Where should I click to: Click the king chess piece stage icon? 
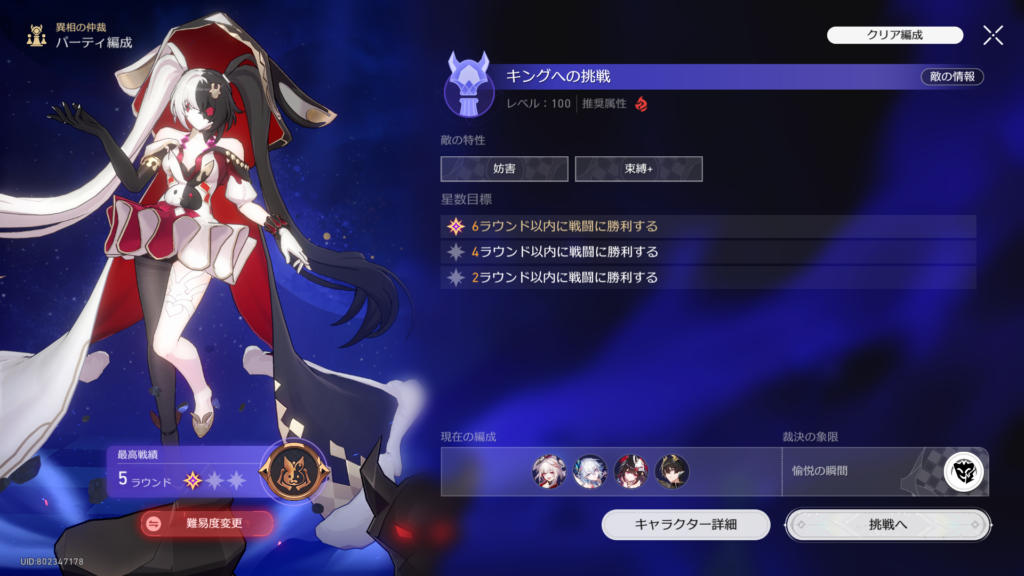point(469,85)
